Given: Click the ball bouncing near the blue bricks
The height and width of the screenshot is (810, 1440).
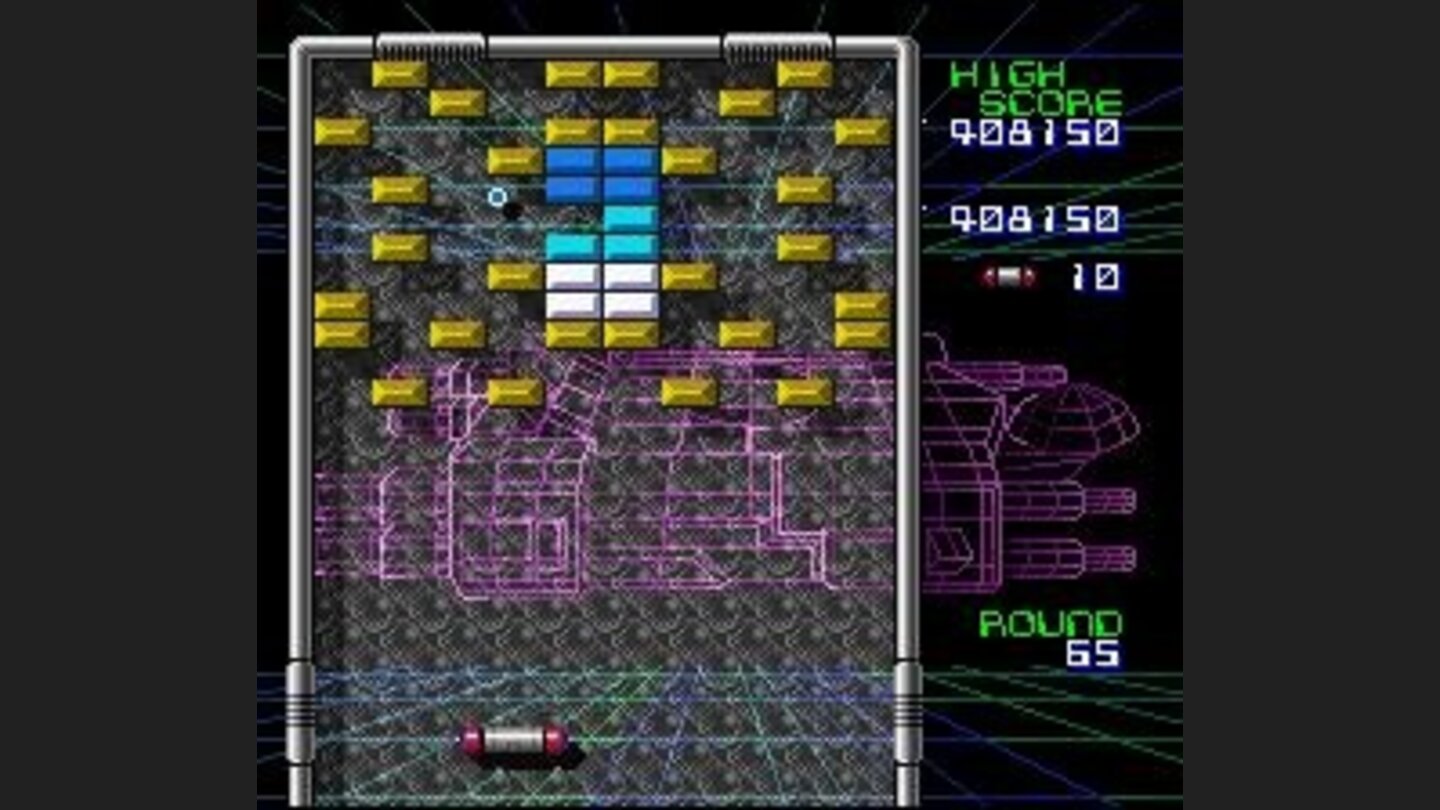Looking at the screenshot, I should coord(513,210).
